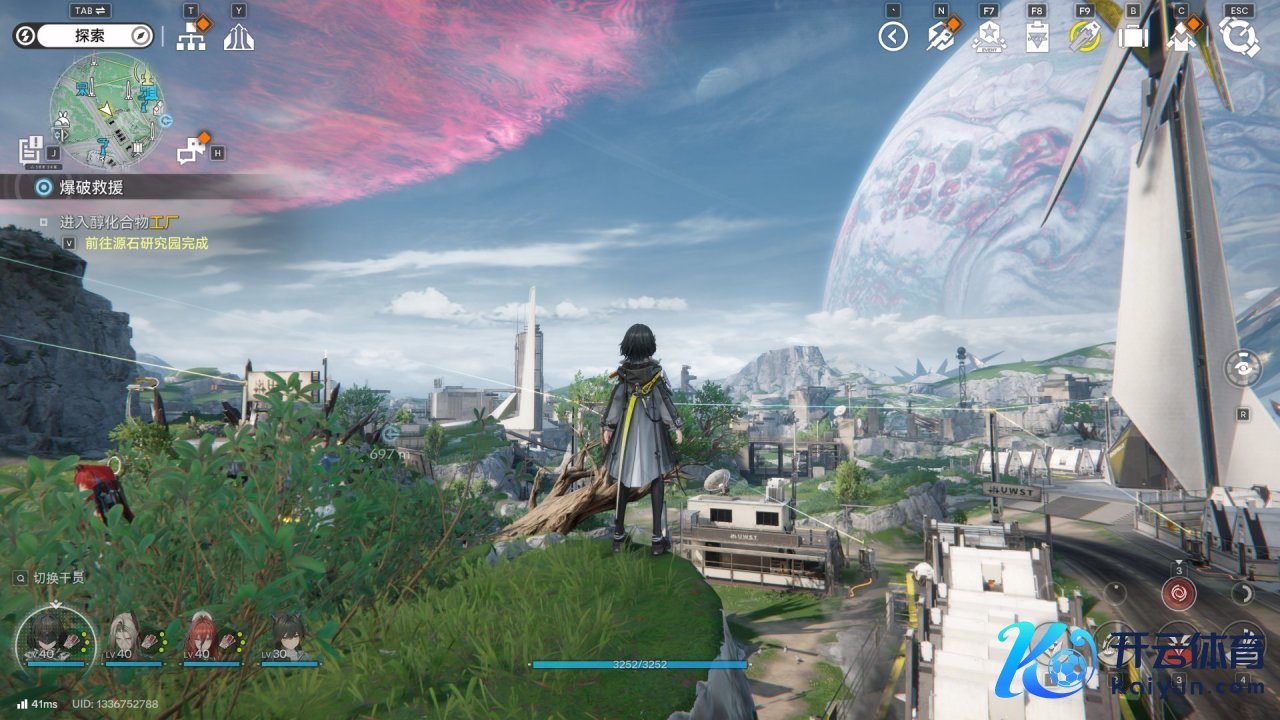Viewport: 1280px width, 720px height.
Task: Open the rocket icon with orange notification
Action: point(941,37)
